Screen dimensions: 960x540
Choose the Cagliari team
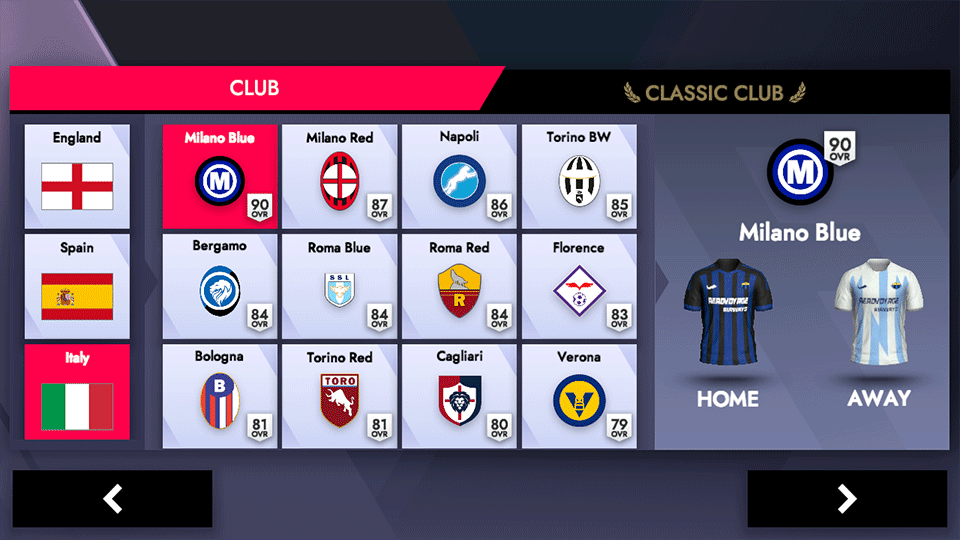click(x=459, y=396)
